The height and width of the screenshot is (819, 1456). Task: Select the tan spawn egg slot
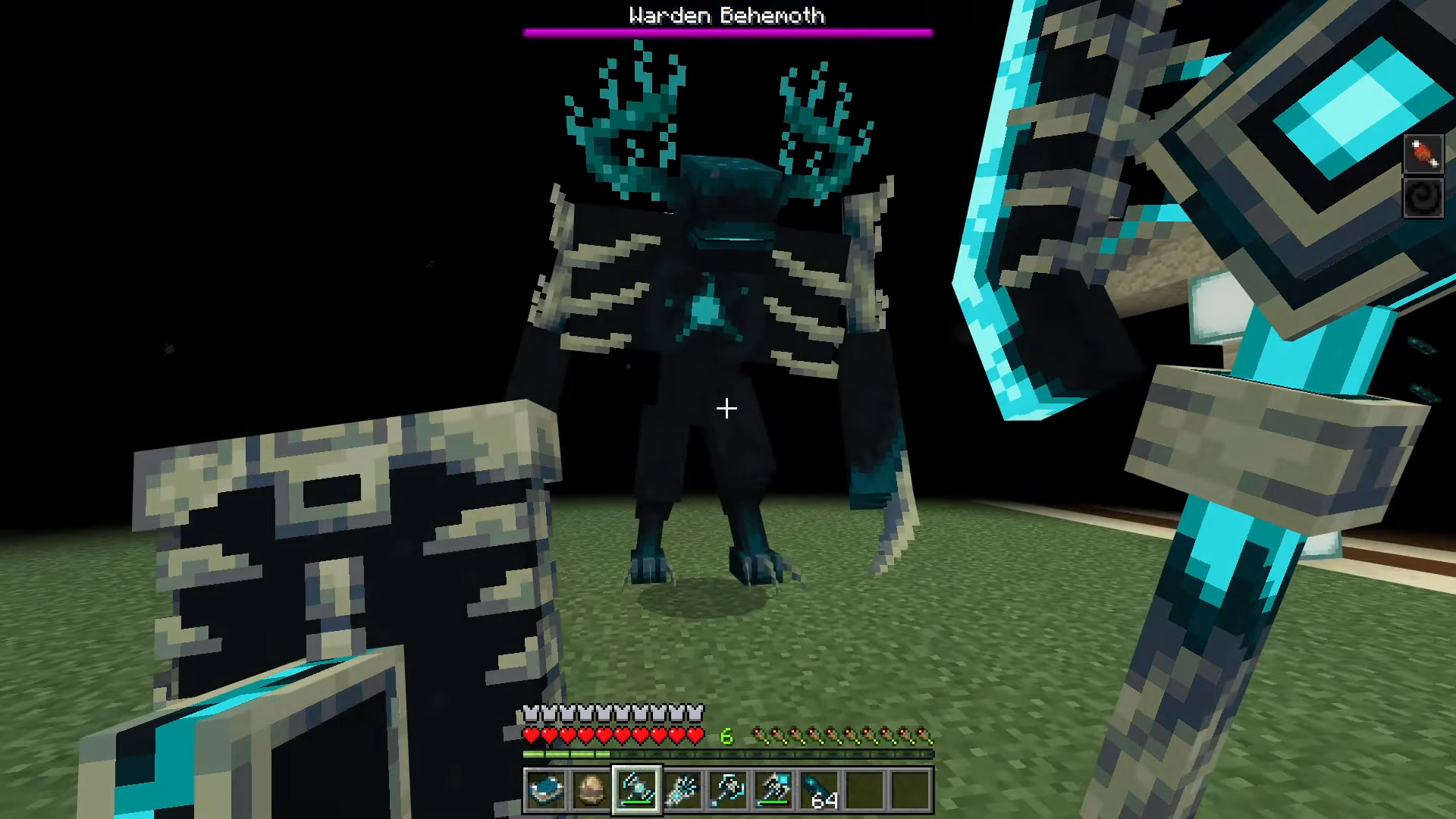click(x=591, y=790)
